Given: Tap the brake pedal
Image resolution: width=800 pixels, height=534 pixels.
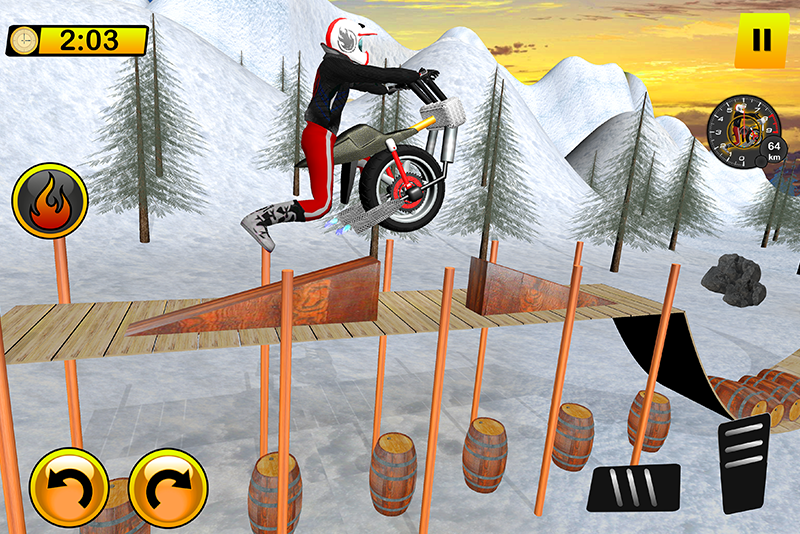Looking at the screenshot, I should [x=633, y=487].
